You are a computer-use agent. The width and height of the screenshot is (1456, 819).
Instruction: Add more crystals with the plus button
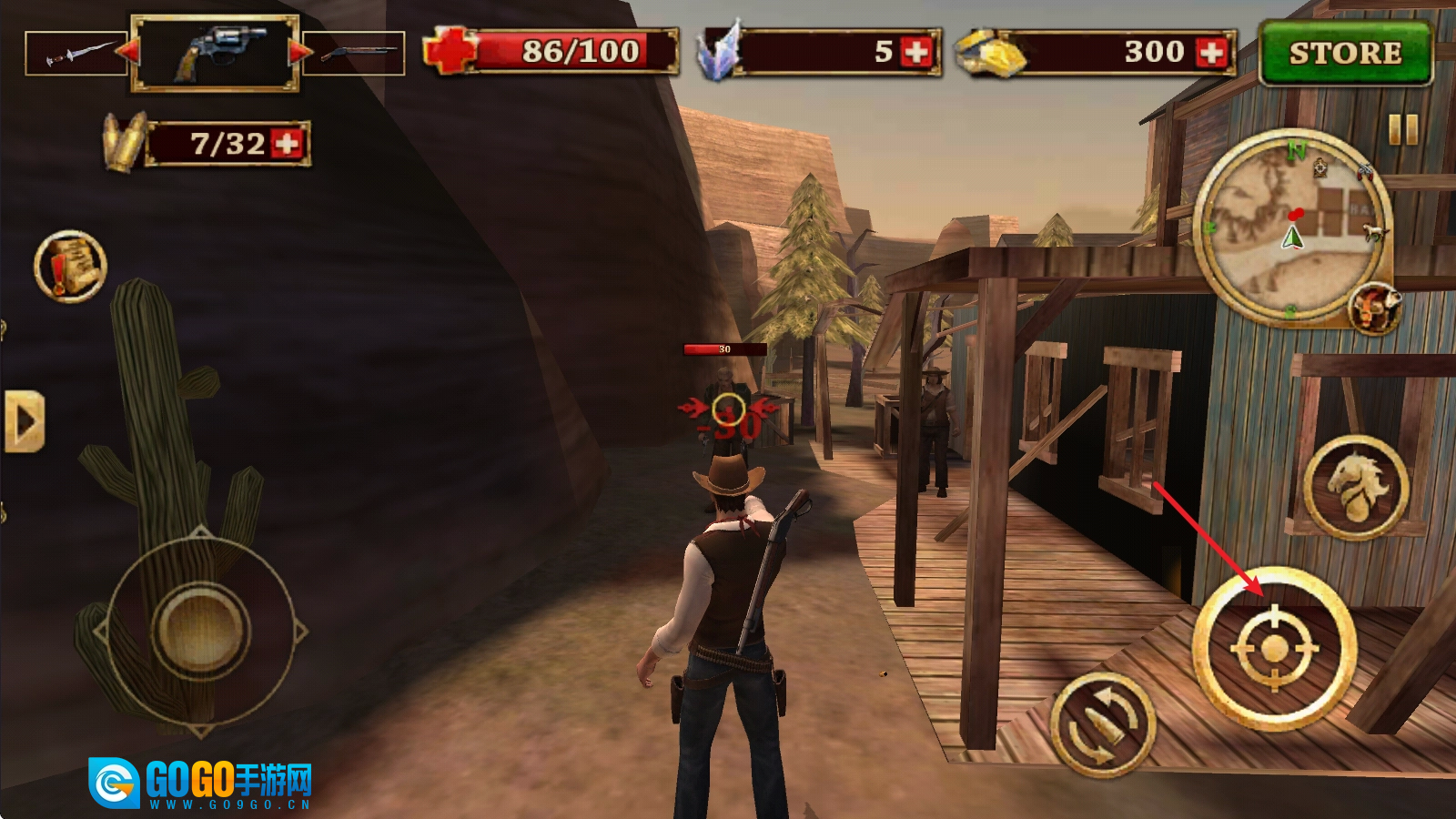coord(916,52)
